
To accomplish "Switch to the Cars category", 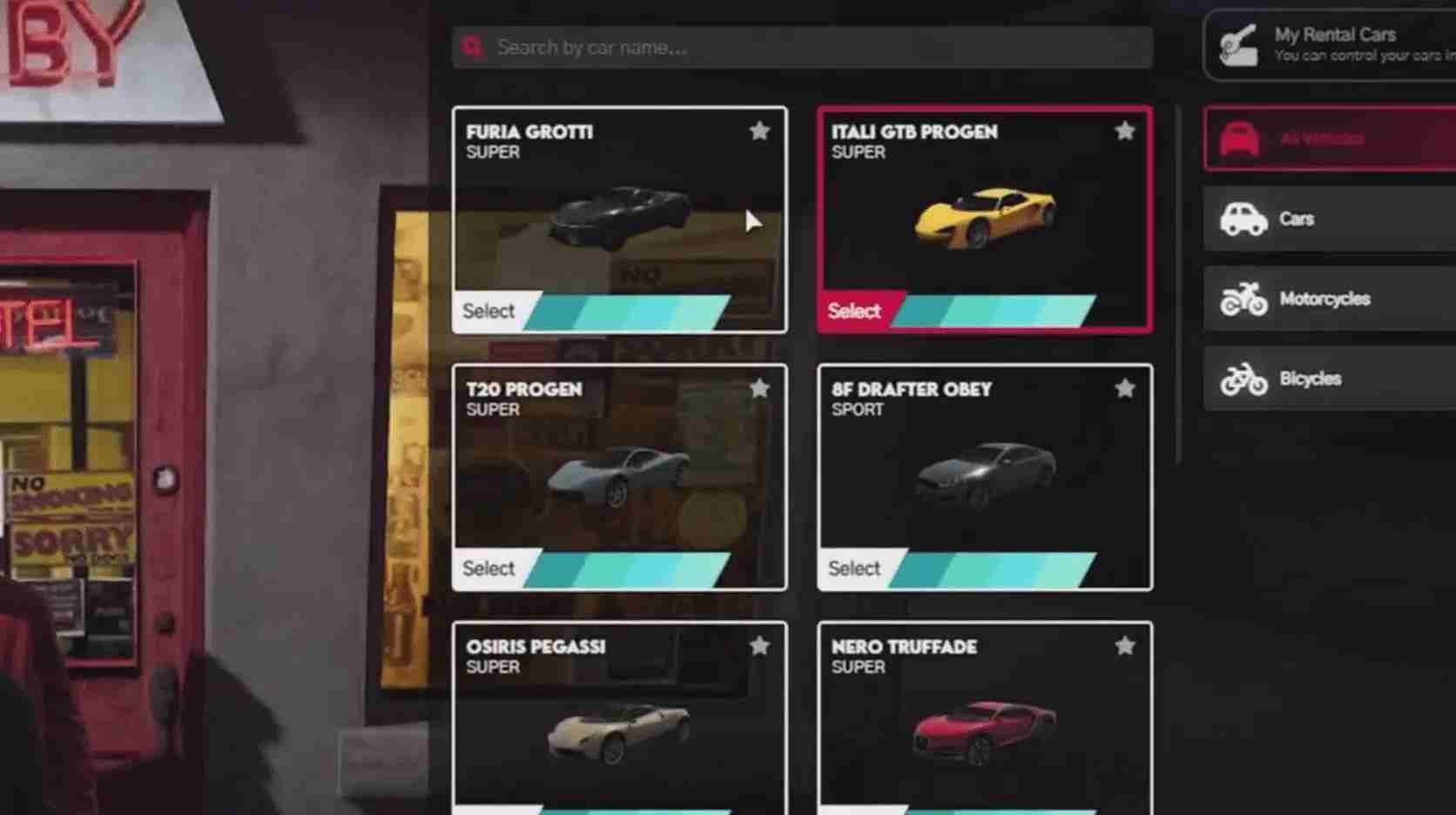I will [1329, 219].
